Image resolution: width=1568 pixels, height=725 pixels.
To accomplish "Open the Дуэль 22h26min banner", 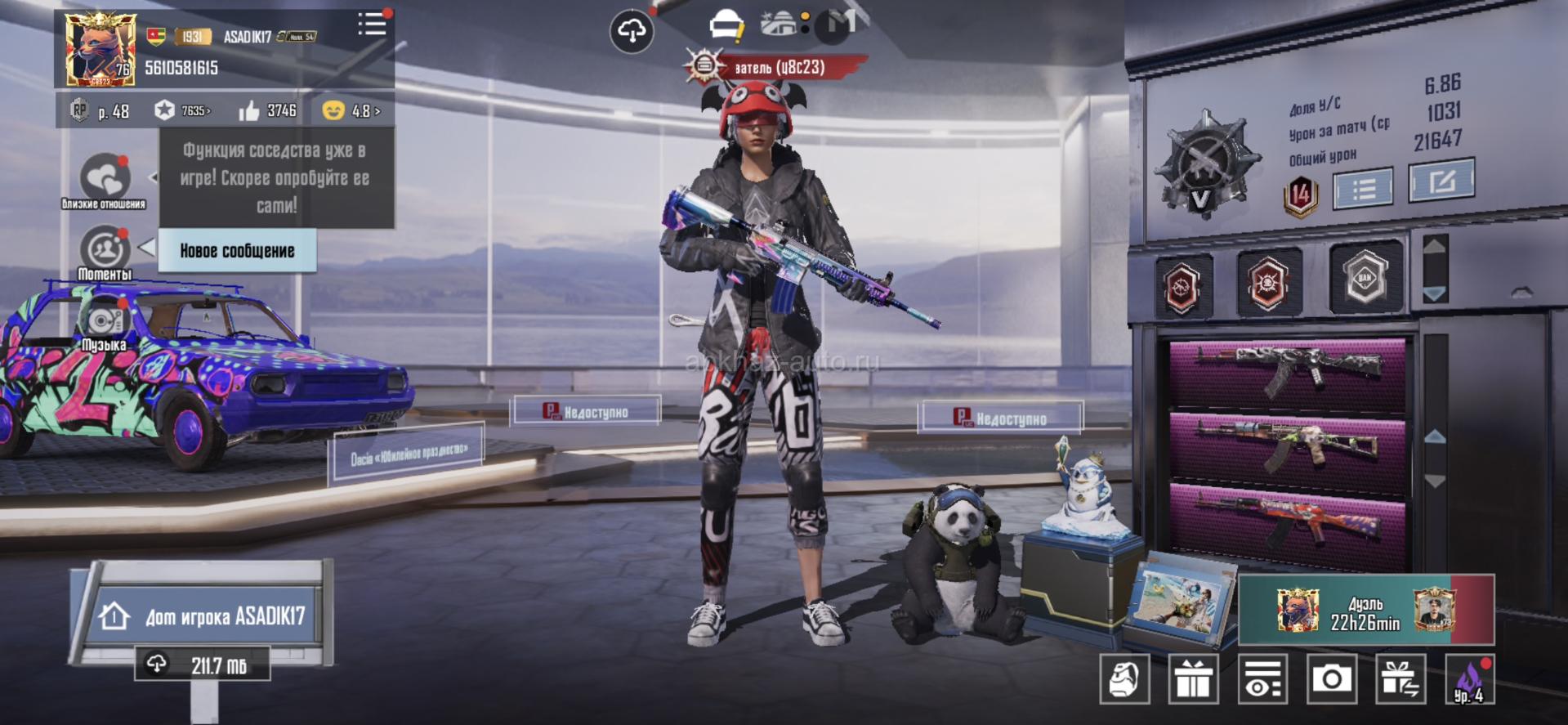I will pos(1366,611).
